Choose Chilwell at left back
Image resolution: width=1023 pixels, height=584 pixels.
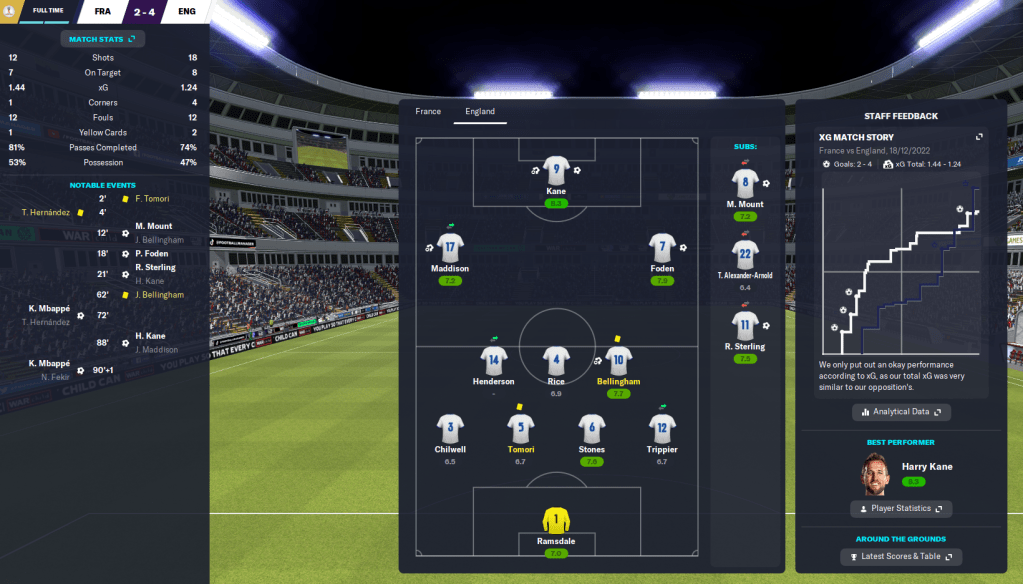pos(450,428)
